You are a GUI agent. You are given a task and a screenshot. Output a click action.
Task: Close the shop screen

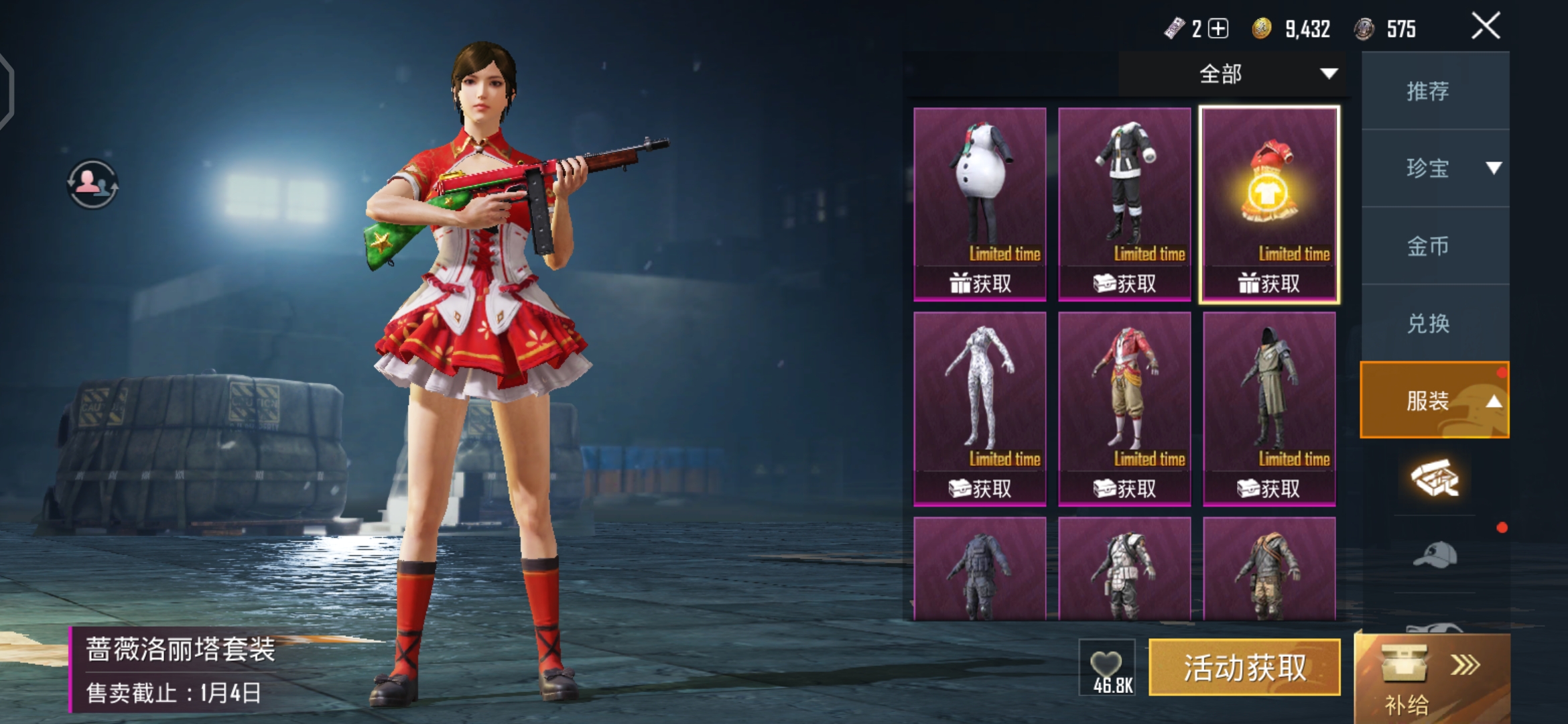(x=1485, y=27)
